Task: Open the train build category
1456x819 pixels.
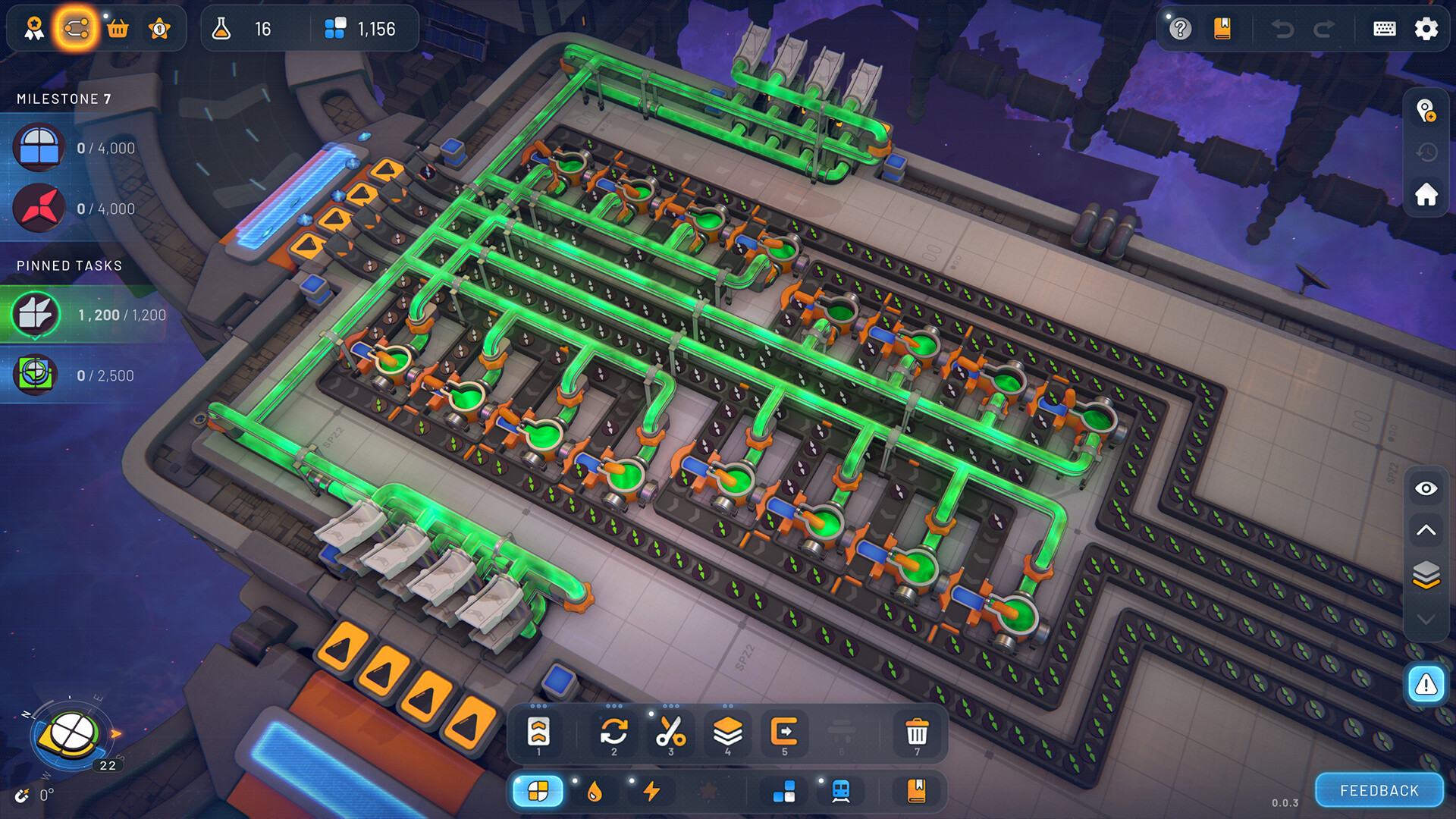Action: tap(840, 791)
